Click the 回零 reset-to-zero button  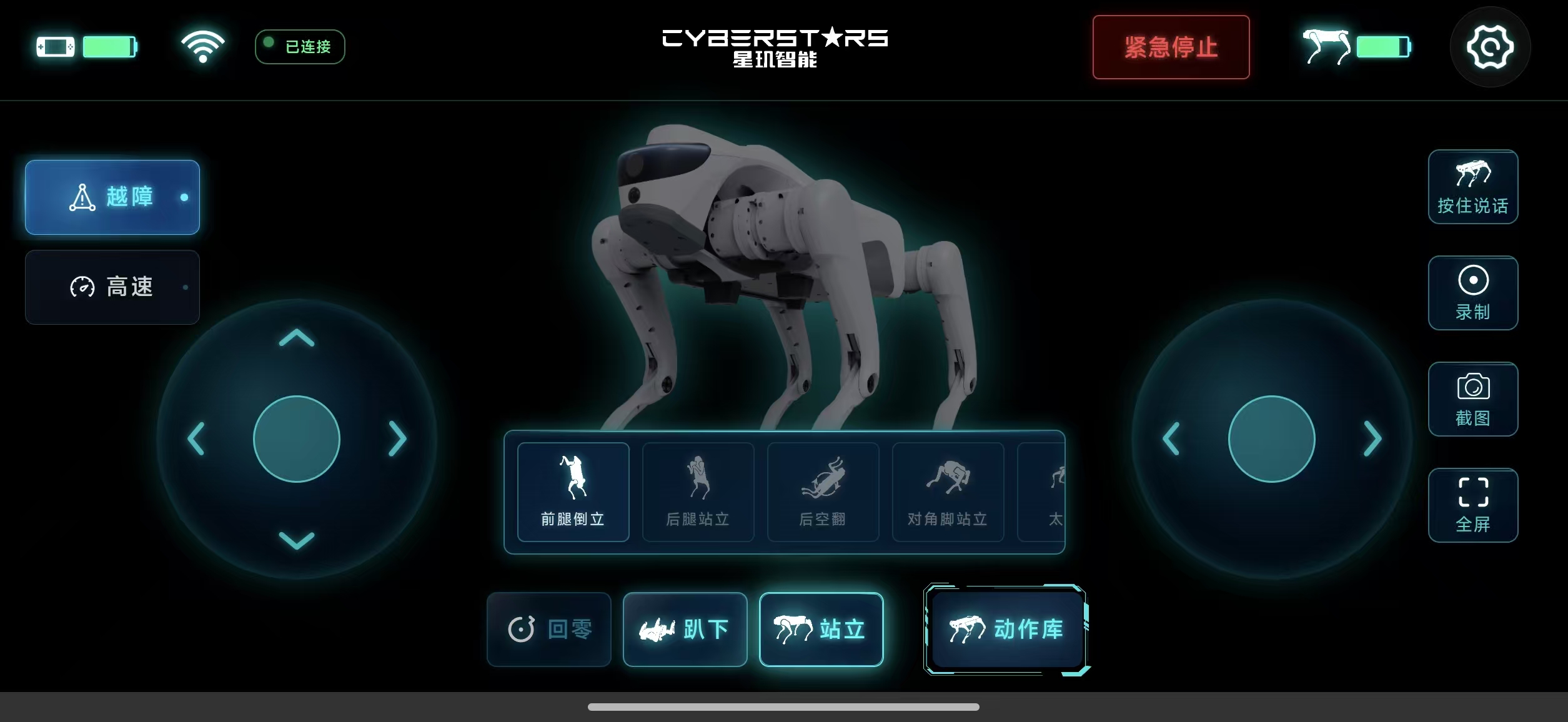(549, 630)
